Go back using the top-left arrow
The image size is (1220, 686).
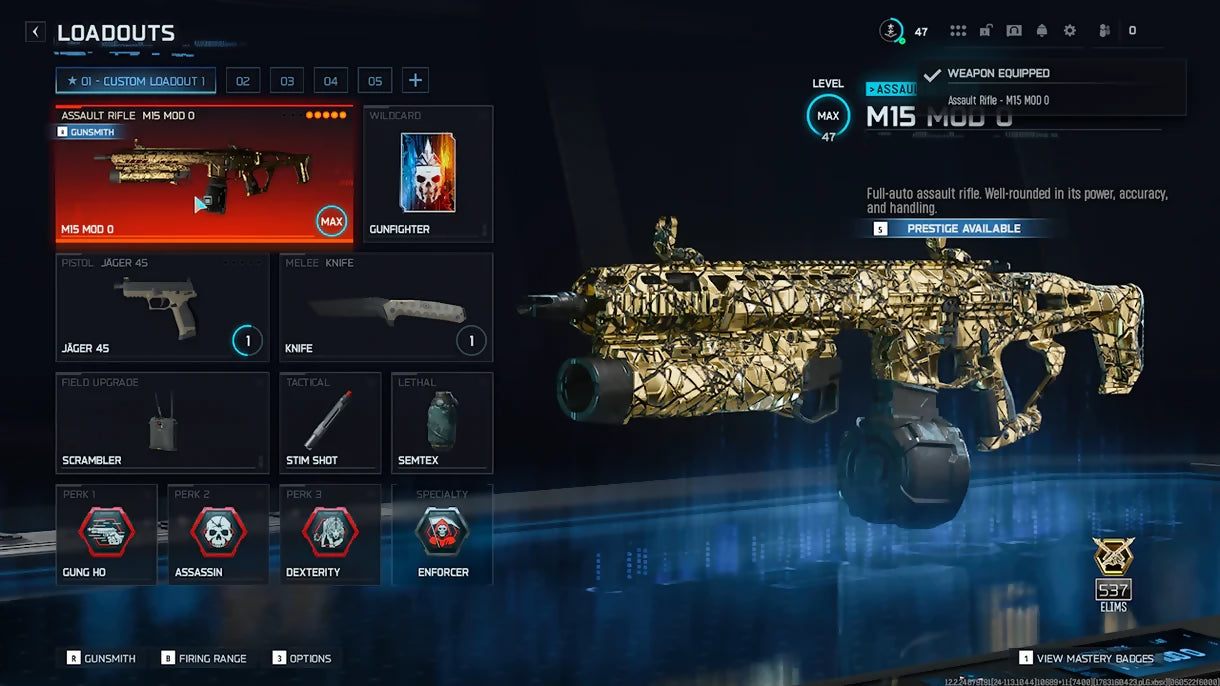point(36,32)
